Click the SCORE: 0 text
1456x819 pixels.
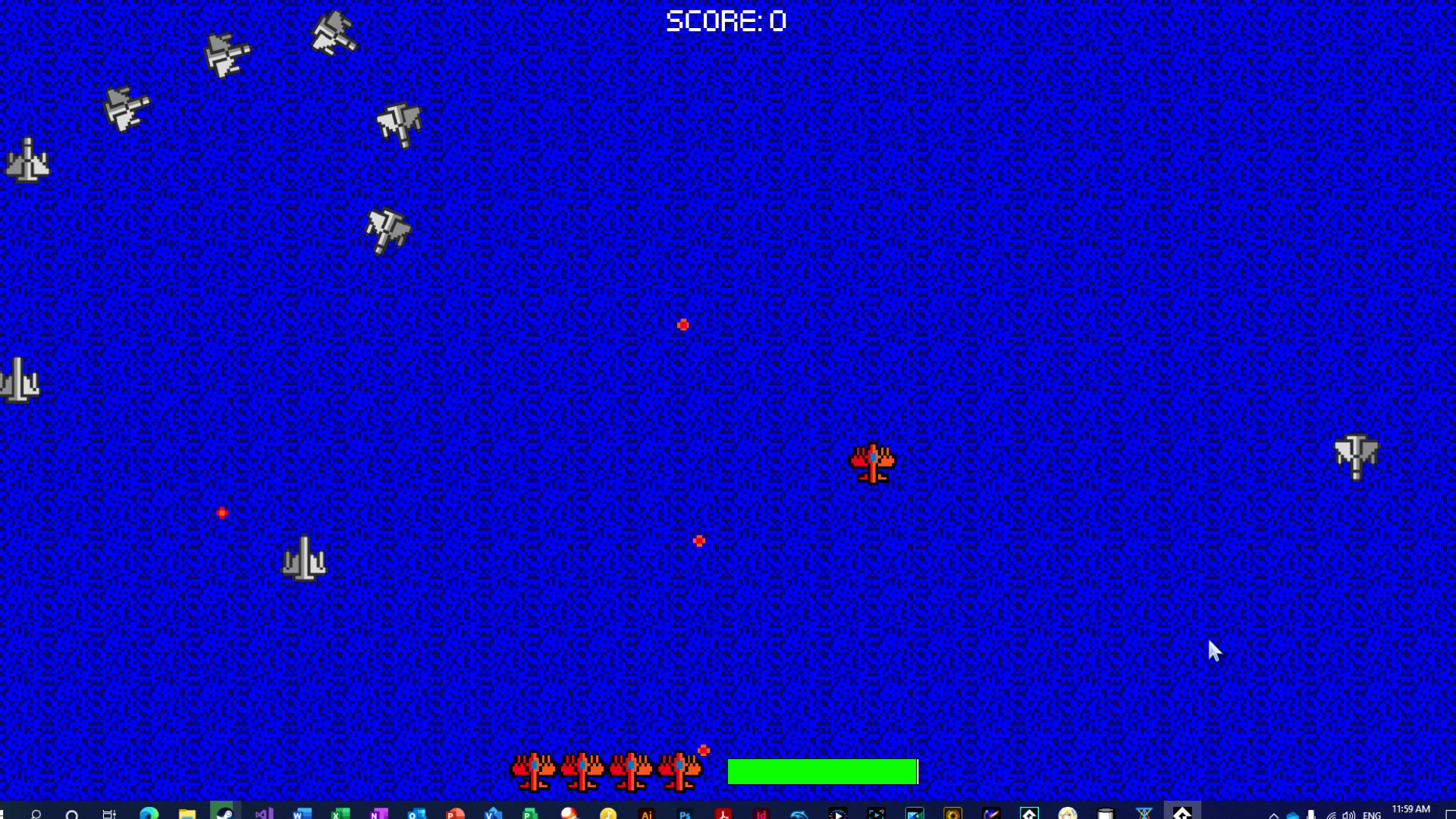point(726,20)
